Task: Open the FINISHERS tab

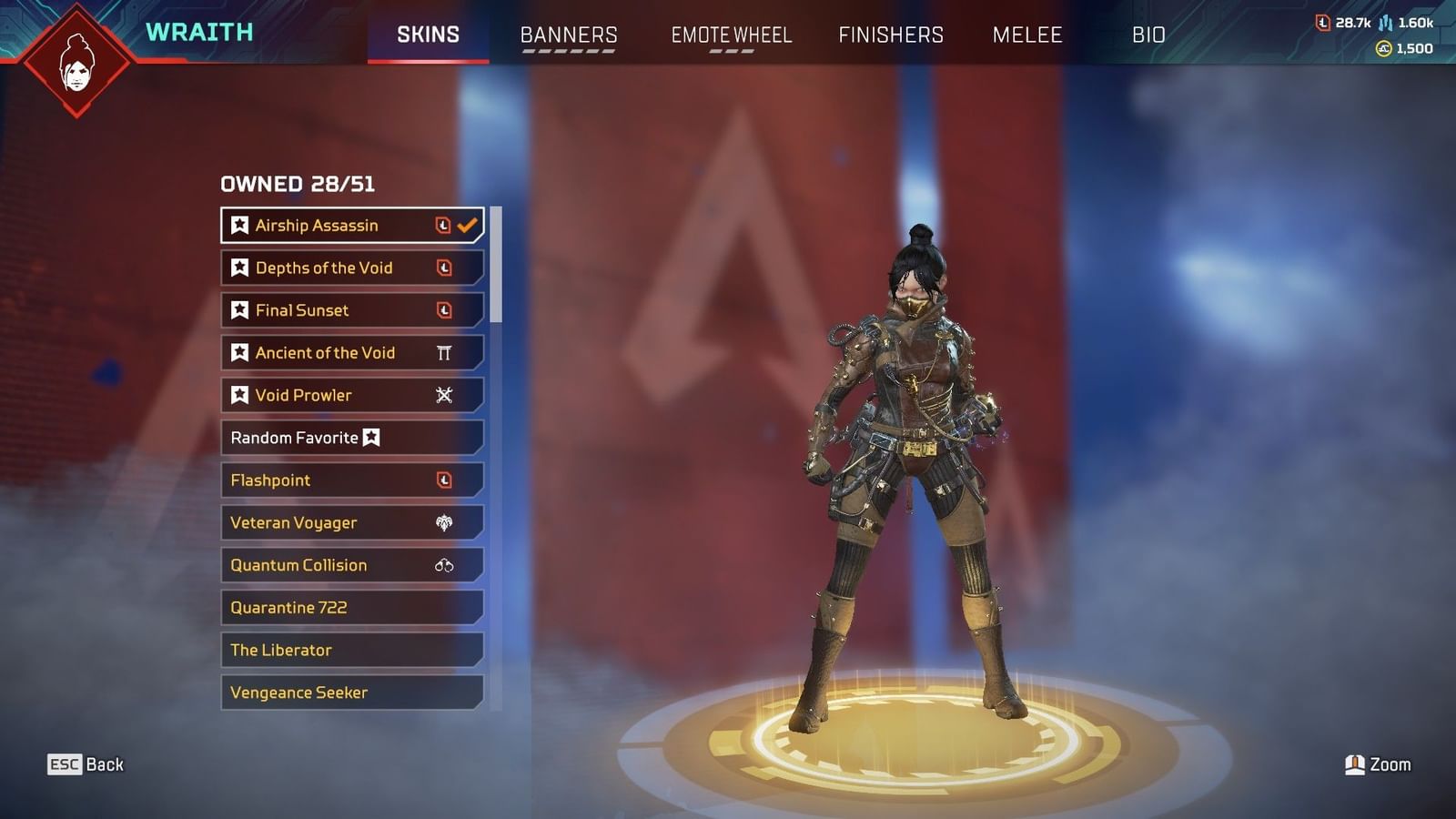Action: [890, 35]
